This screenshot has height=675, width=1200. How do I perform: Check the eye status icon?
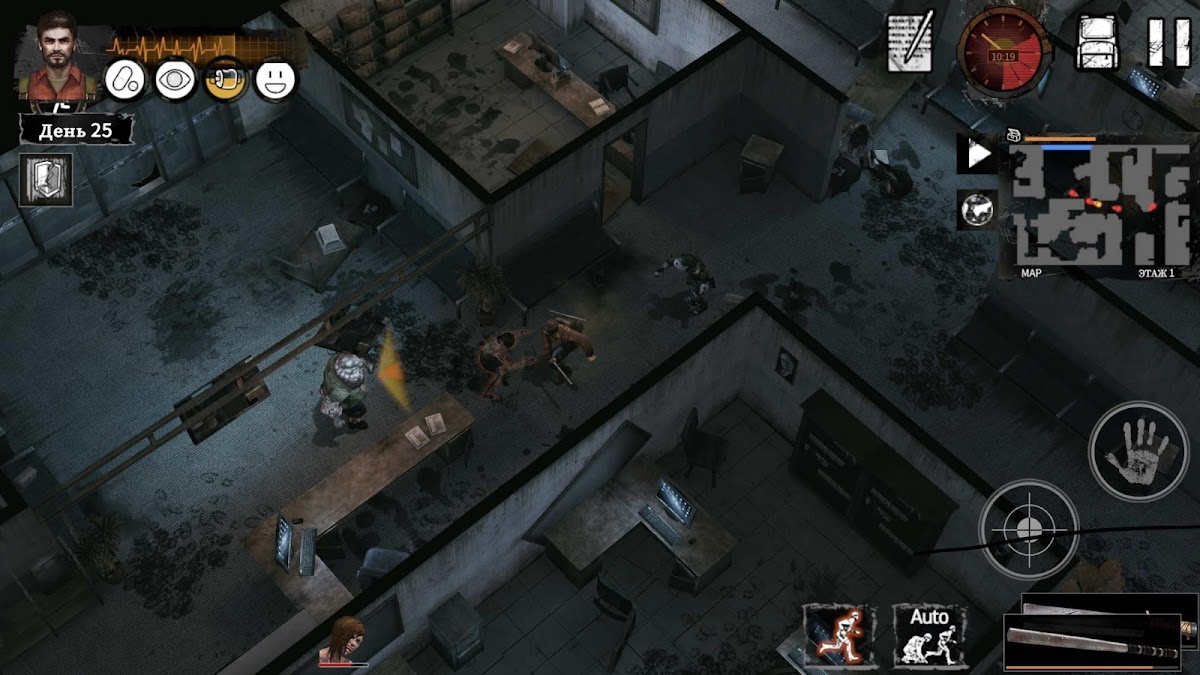(175, 80)
